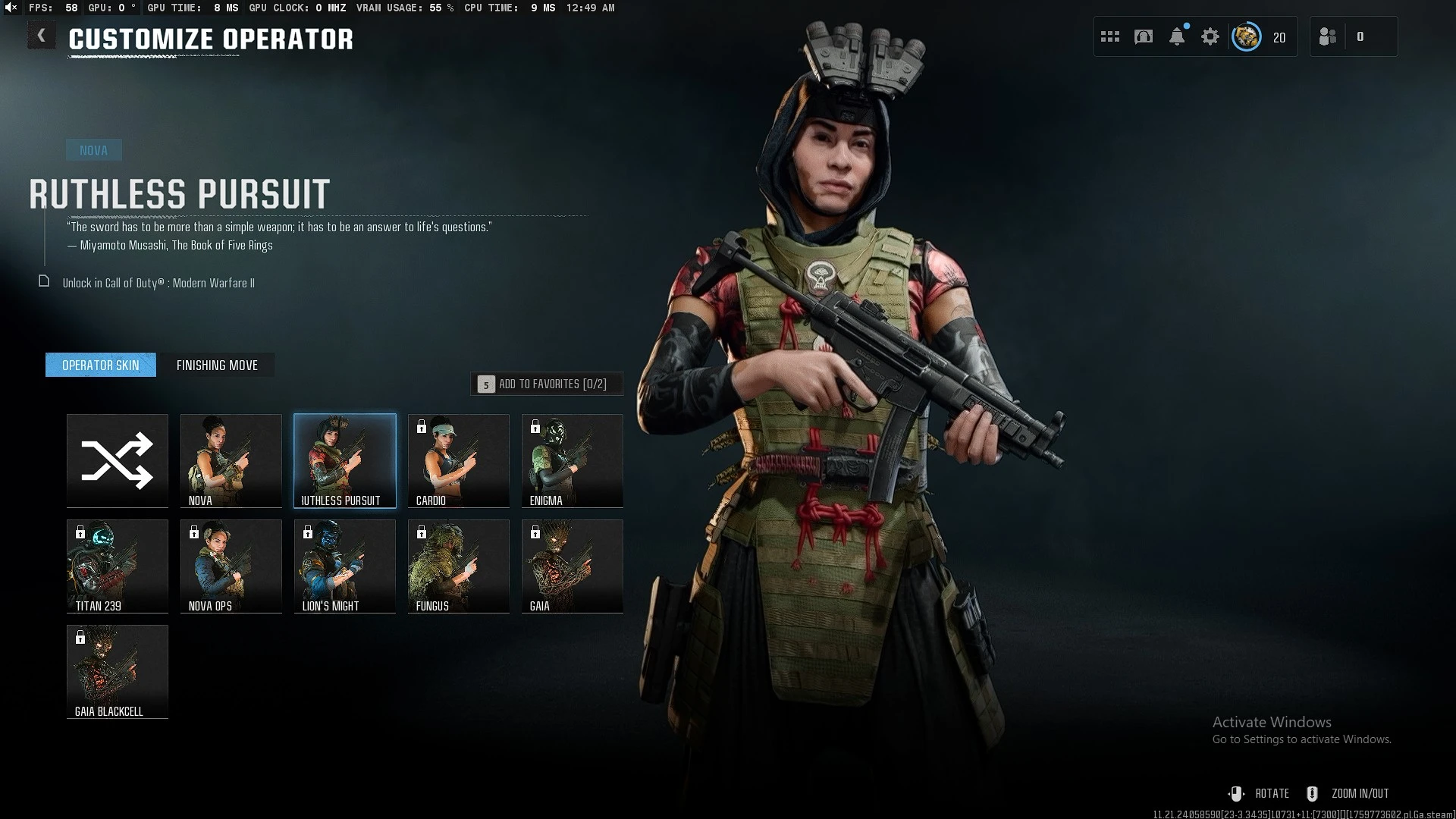Image resolution: width=1456 pixels, height=819 pixels.
Task: Open the notifications bell
Action: pyautogui.click(x=1177, y=36)
